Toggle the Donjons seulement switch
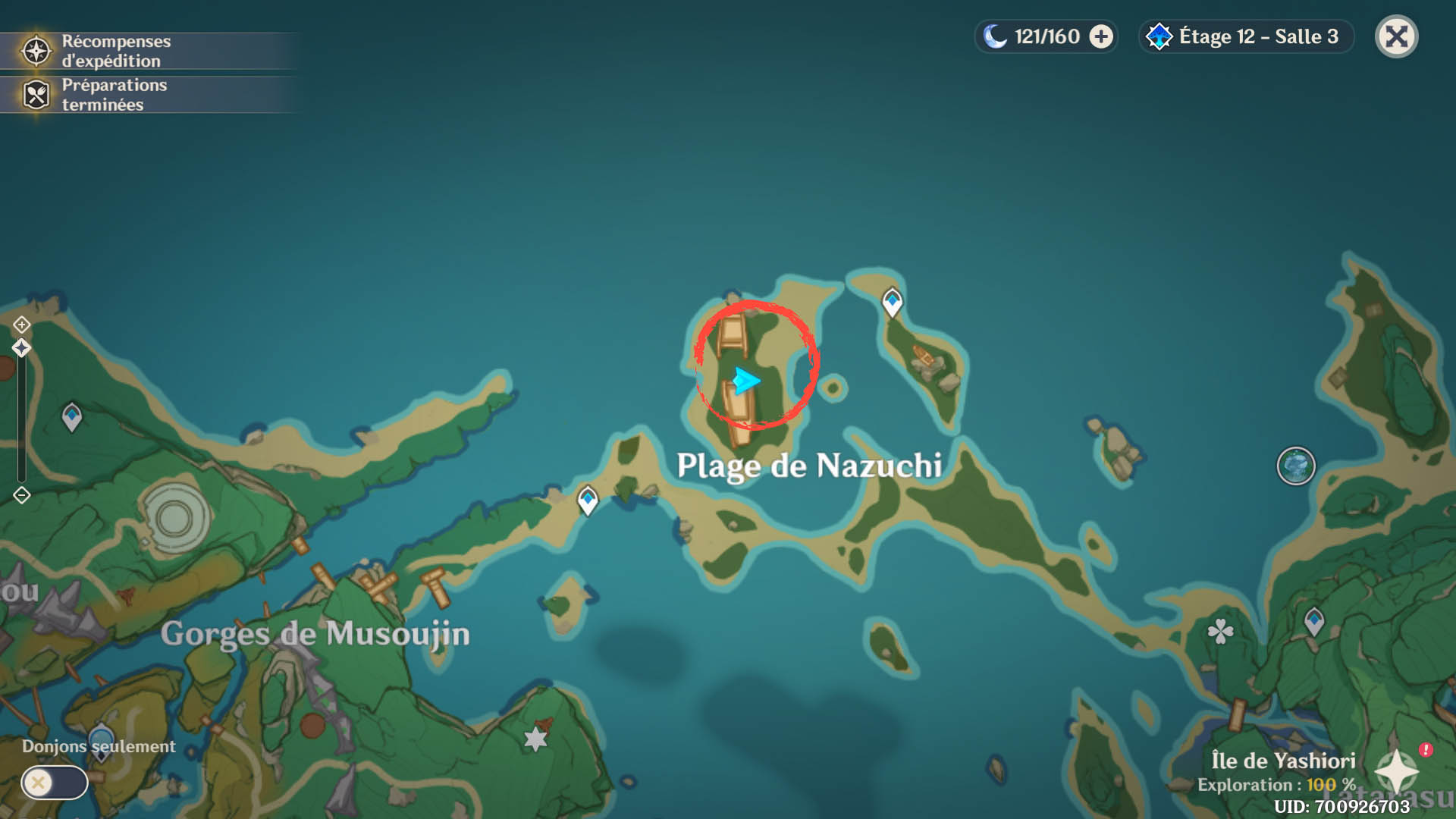 point(54,782)
